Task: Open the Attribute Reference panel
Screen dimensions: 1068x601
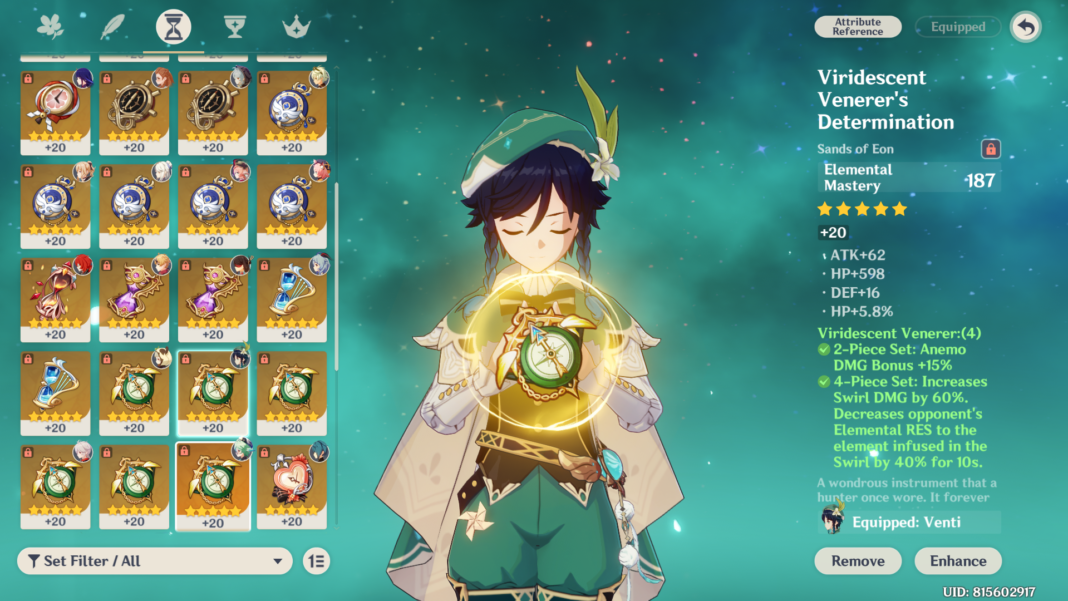Action: pyautogui.click(x=858, y=27)
